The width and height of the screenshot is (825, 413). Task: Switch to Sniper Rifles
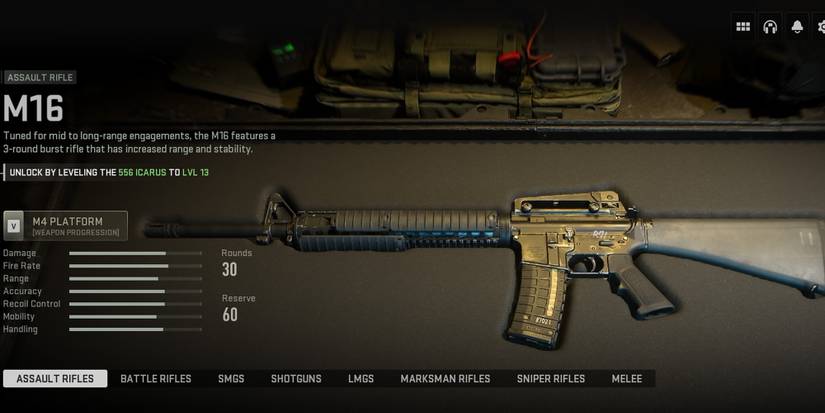tap(551, 379)
